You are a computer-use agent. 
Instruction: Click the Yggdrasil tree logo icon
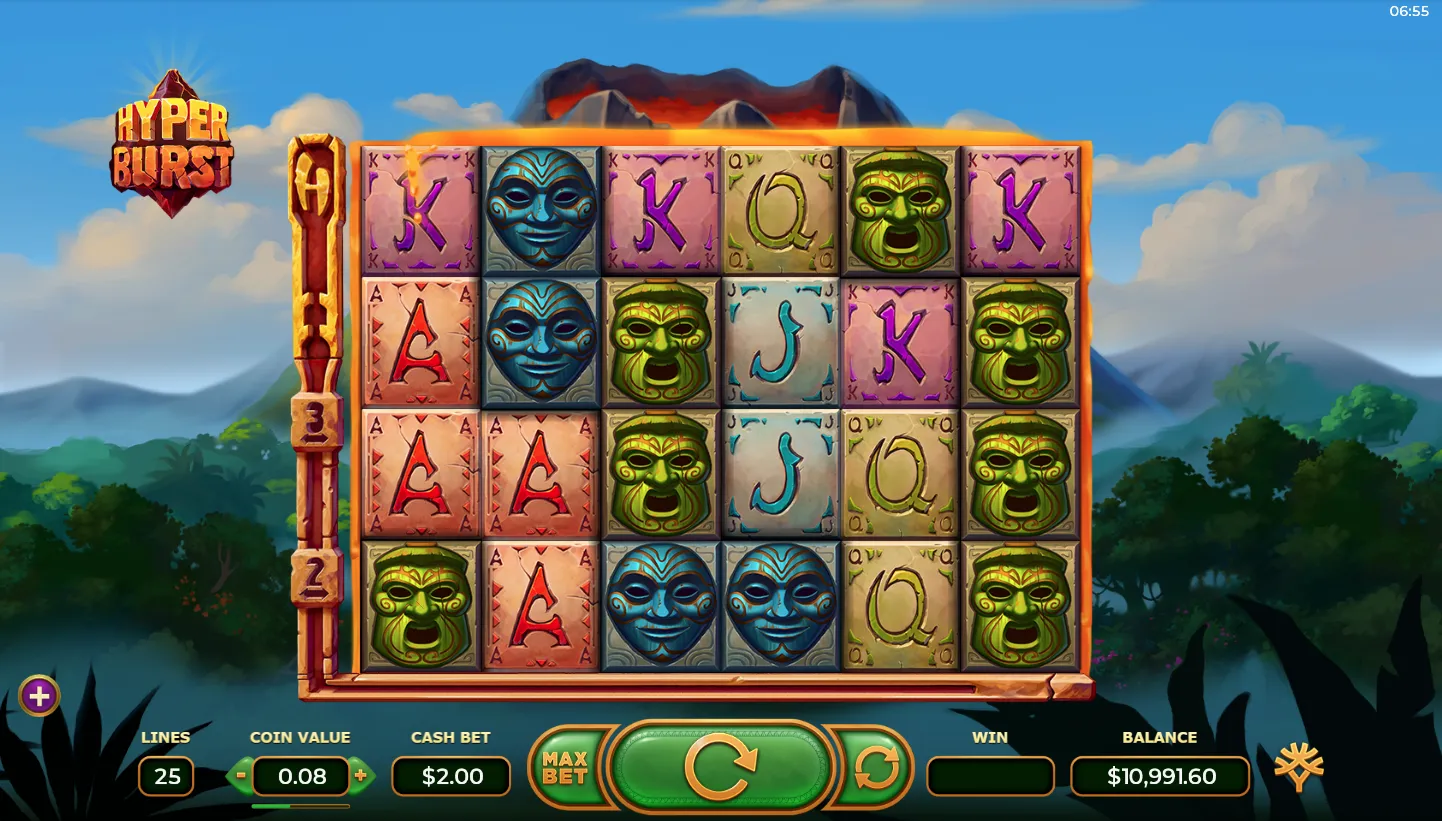(x=1298, y=769)
